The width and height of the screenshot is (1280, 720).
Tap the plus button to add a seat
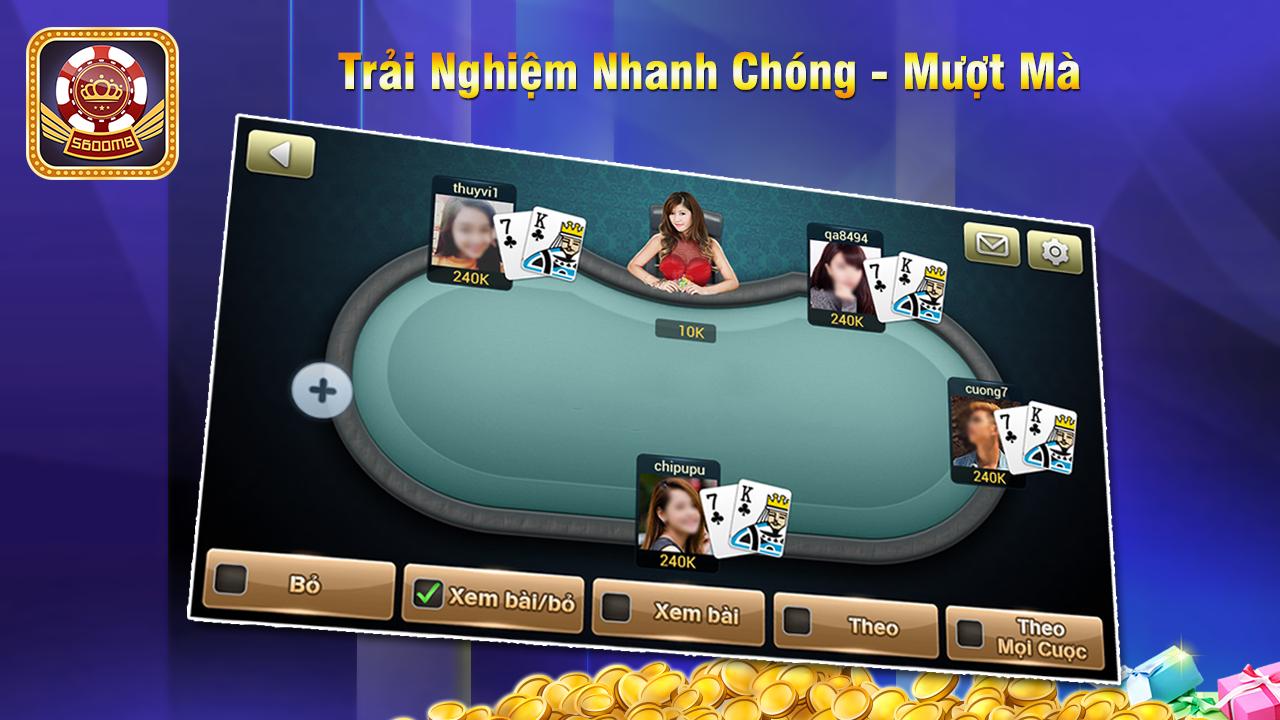pos(322,390)
